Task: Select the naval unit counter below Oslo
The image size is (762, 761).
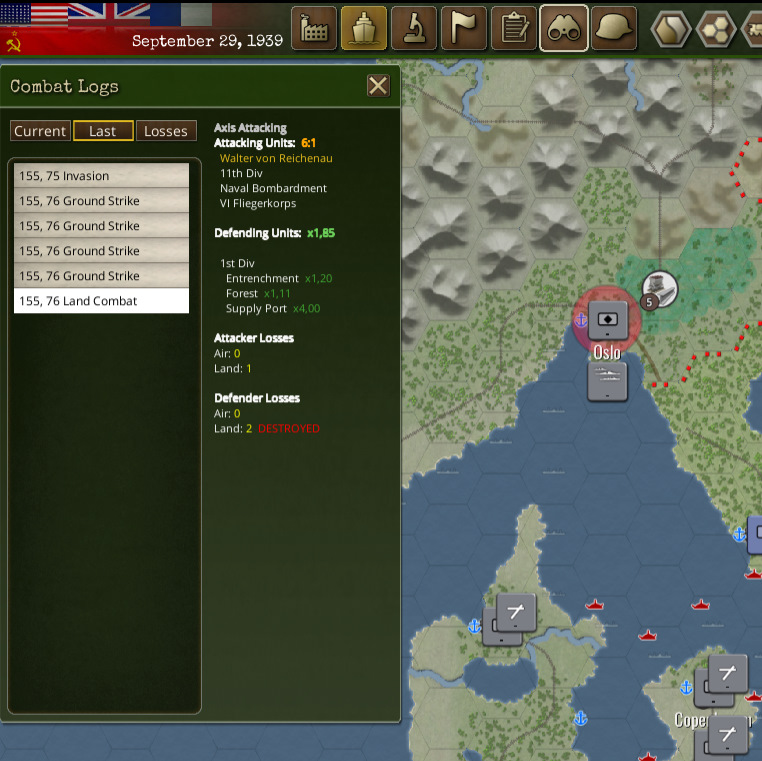Action: [x=607, y=381]
